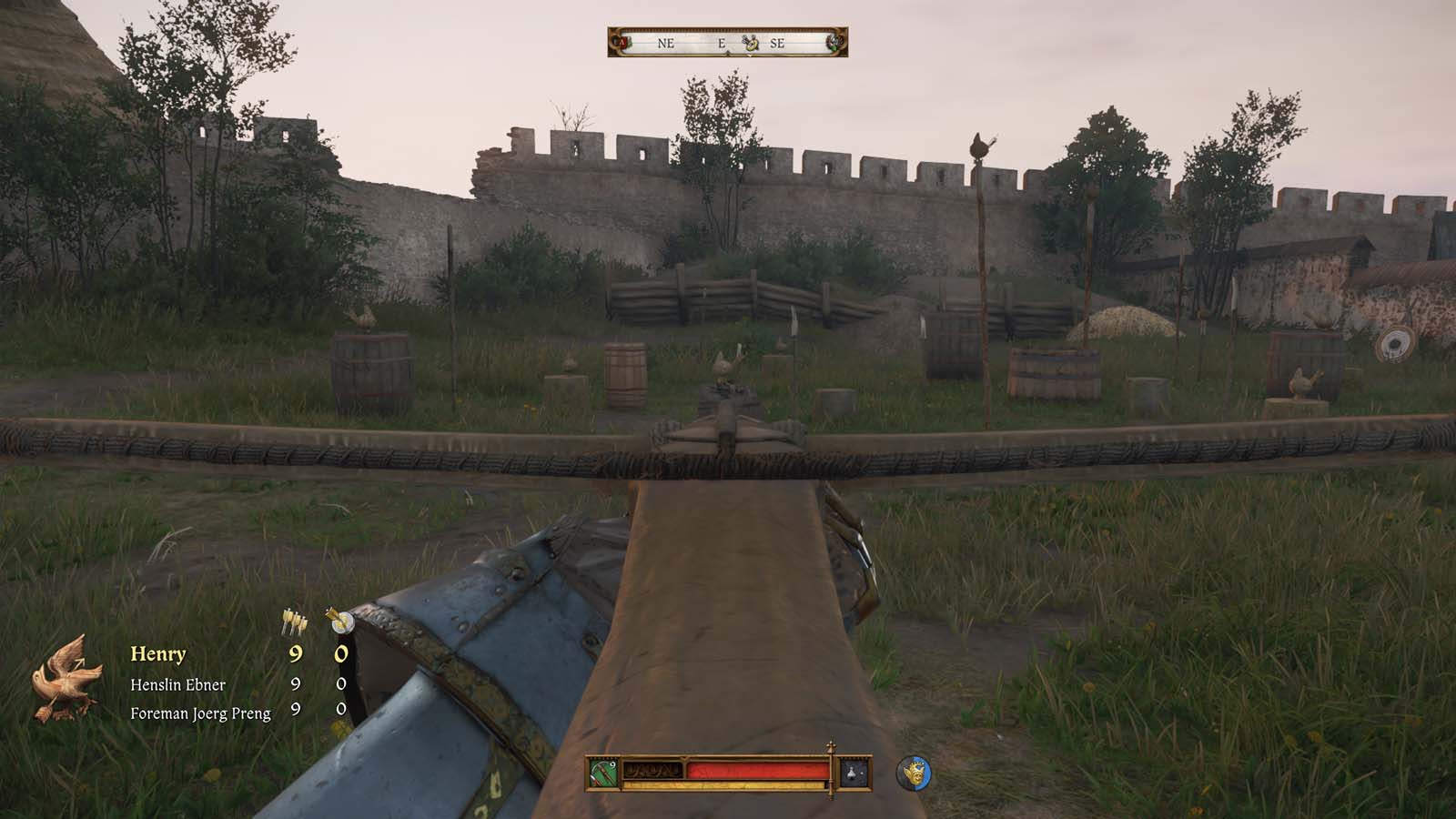This screenshot has height=819, width=1456.
Task: Click the green marker at the compass right end
Action: 835,42
